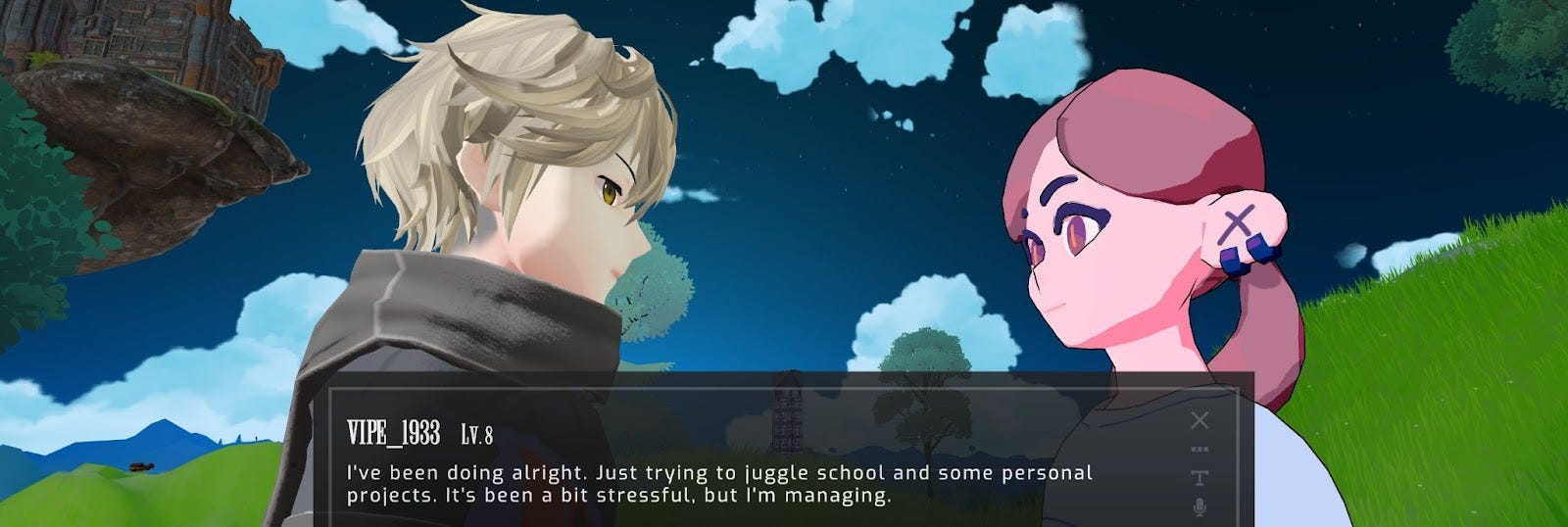The image size is (1568, 527).
Task: Activate the microphone voice input icon
Action: point(1199,506)
